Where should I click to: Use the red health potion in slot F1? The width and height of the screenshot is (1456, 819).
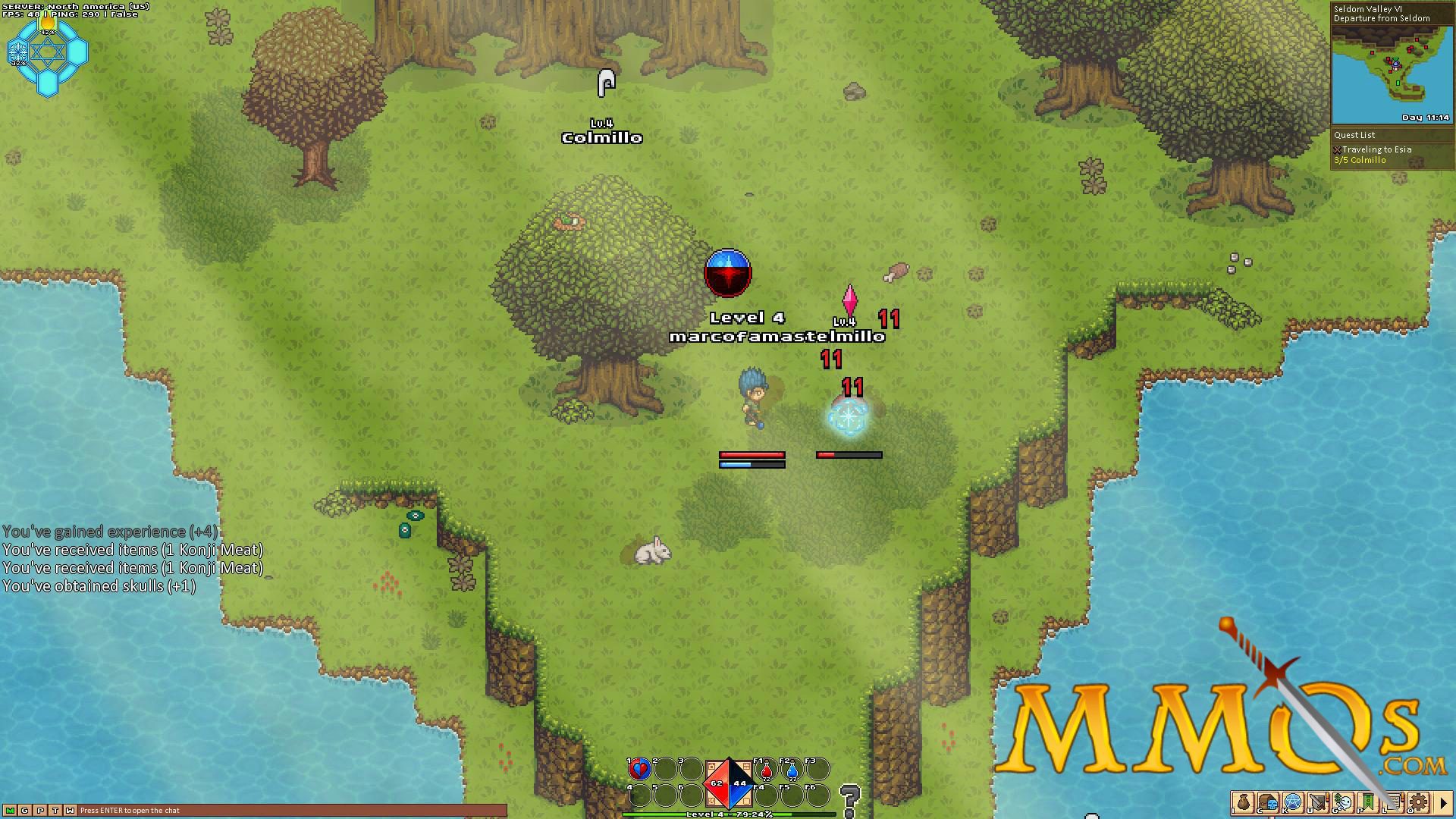pyautogui.click(x=766, y=770)
